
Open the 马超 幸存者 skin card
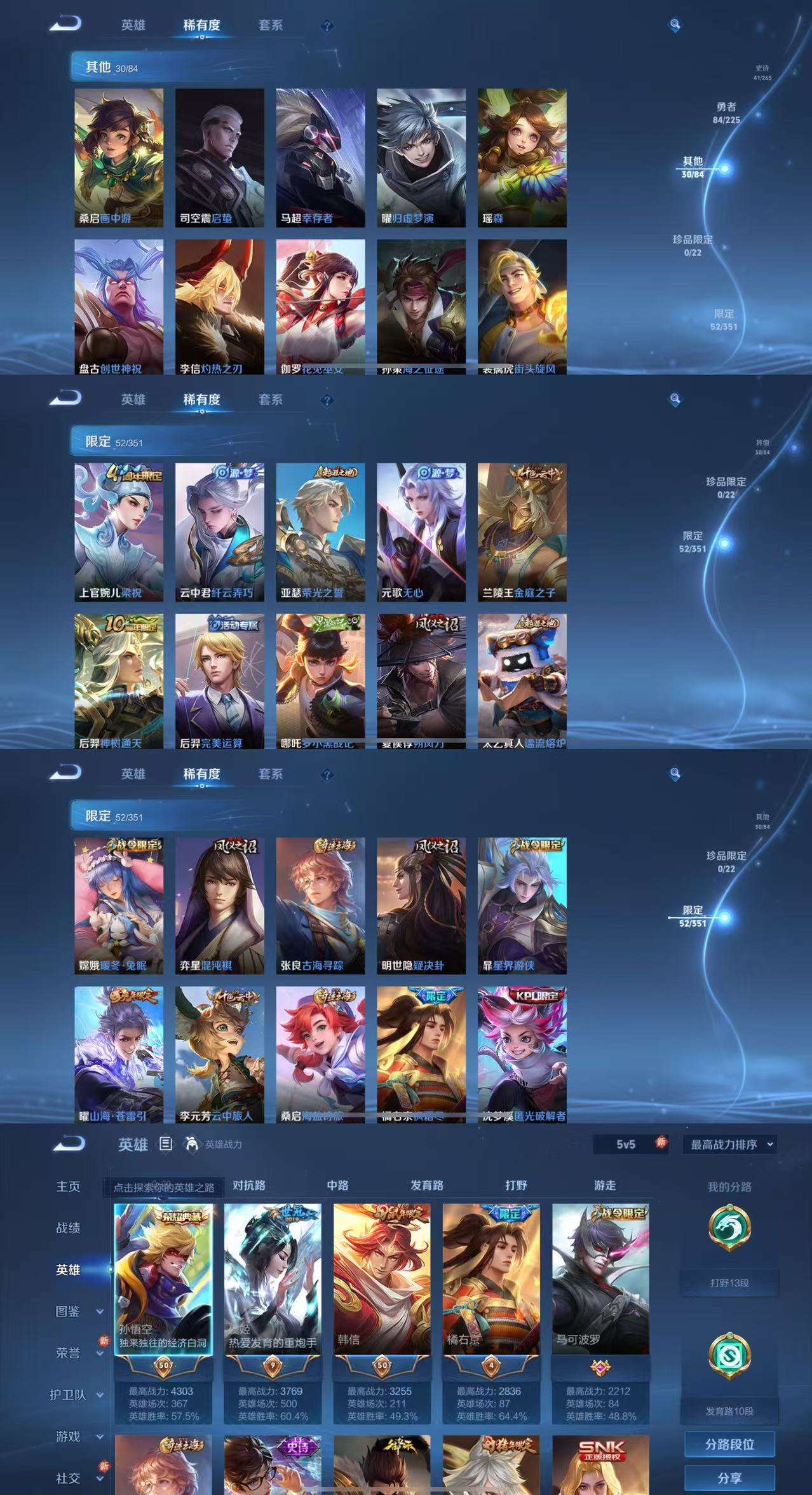pos(320,158)
